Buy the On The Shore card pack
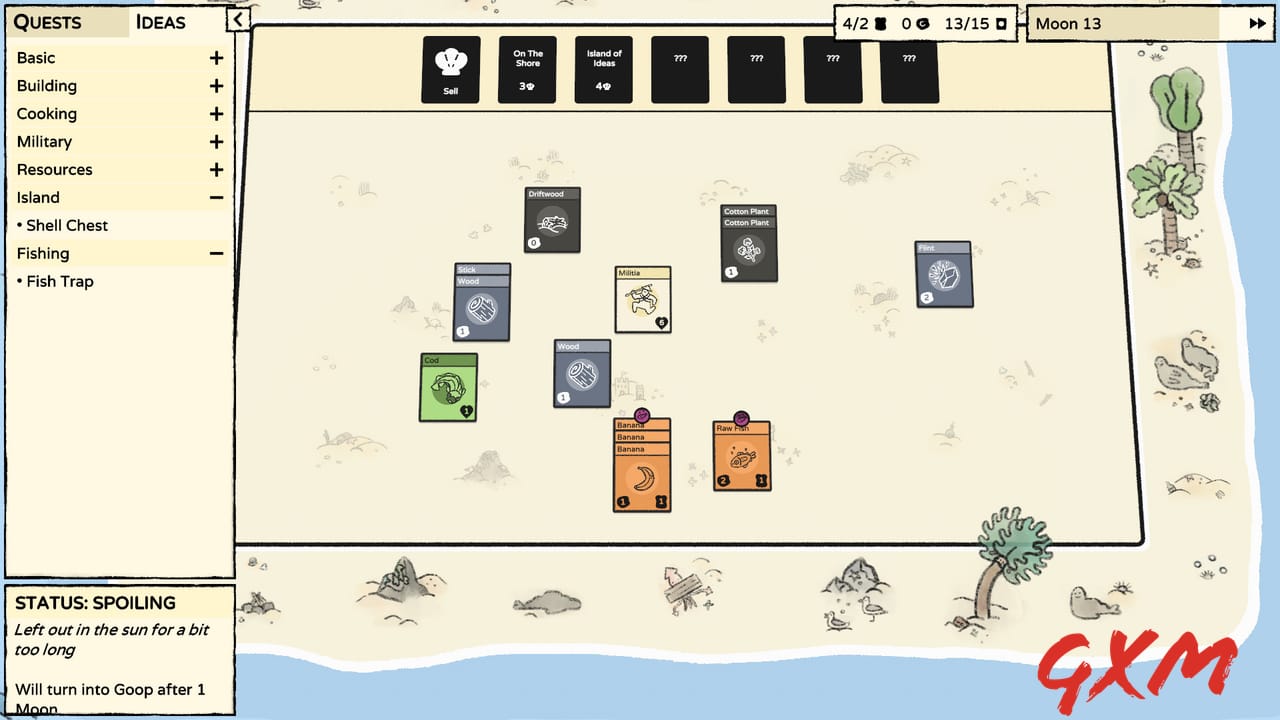 click(x=526, y=70)
